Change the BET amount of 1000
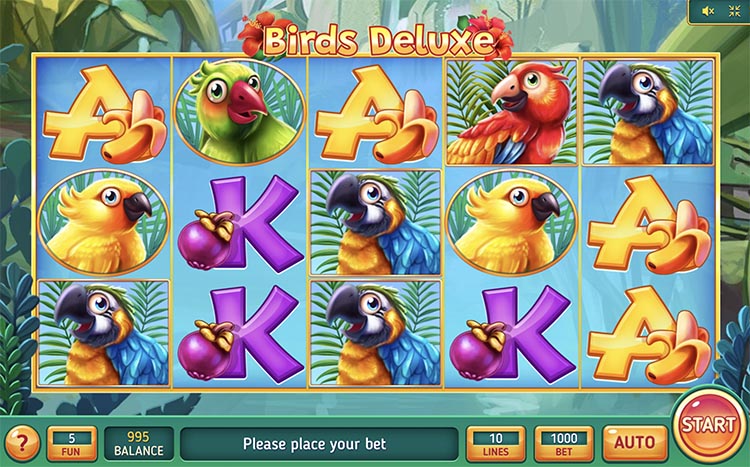The width and height of the screenshot is (750, 467). pyautogui.click(x=563, y=441)
